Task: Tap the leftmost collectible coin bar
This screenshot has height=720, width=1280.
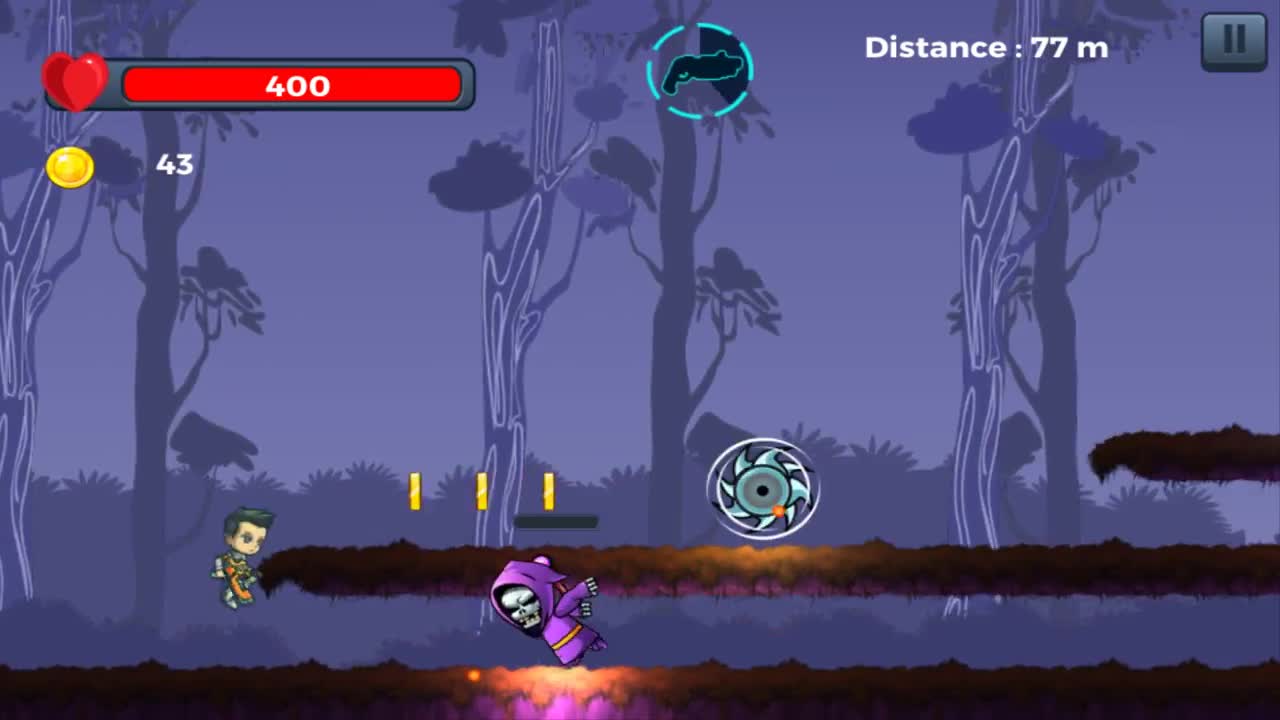Action: 416,489
